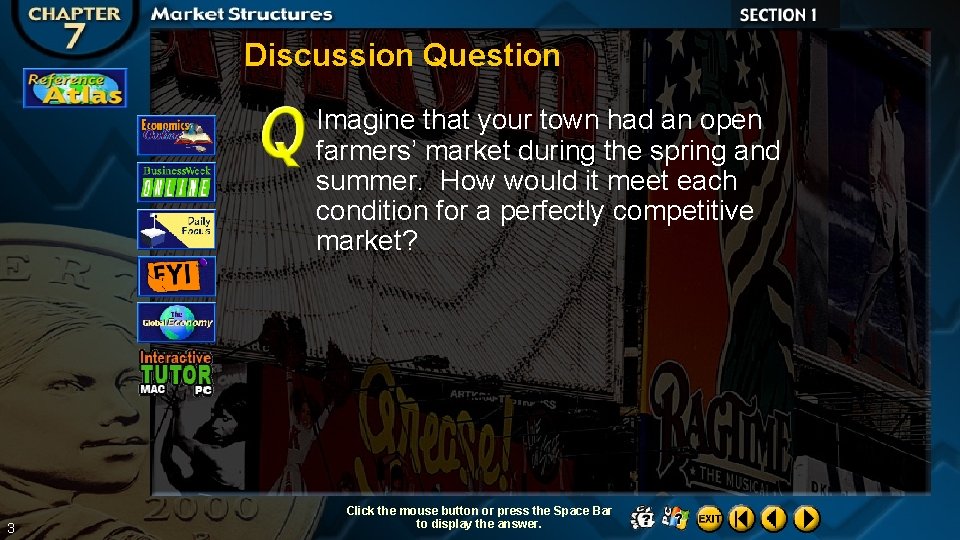Click the yellow EXIT button

click(x=710, y=518)
